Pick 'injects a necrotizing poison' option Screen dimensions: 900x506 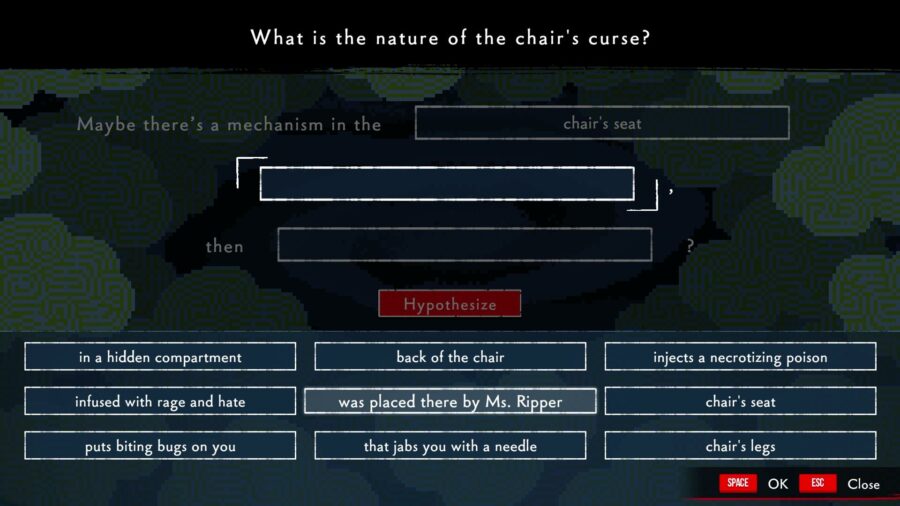(x=740, y=357)
